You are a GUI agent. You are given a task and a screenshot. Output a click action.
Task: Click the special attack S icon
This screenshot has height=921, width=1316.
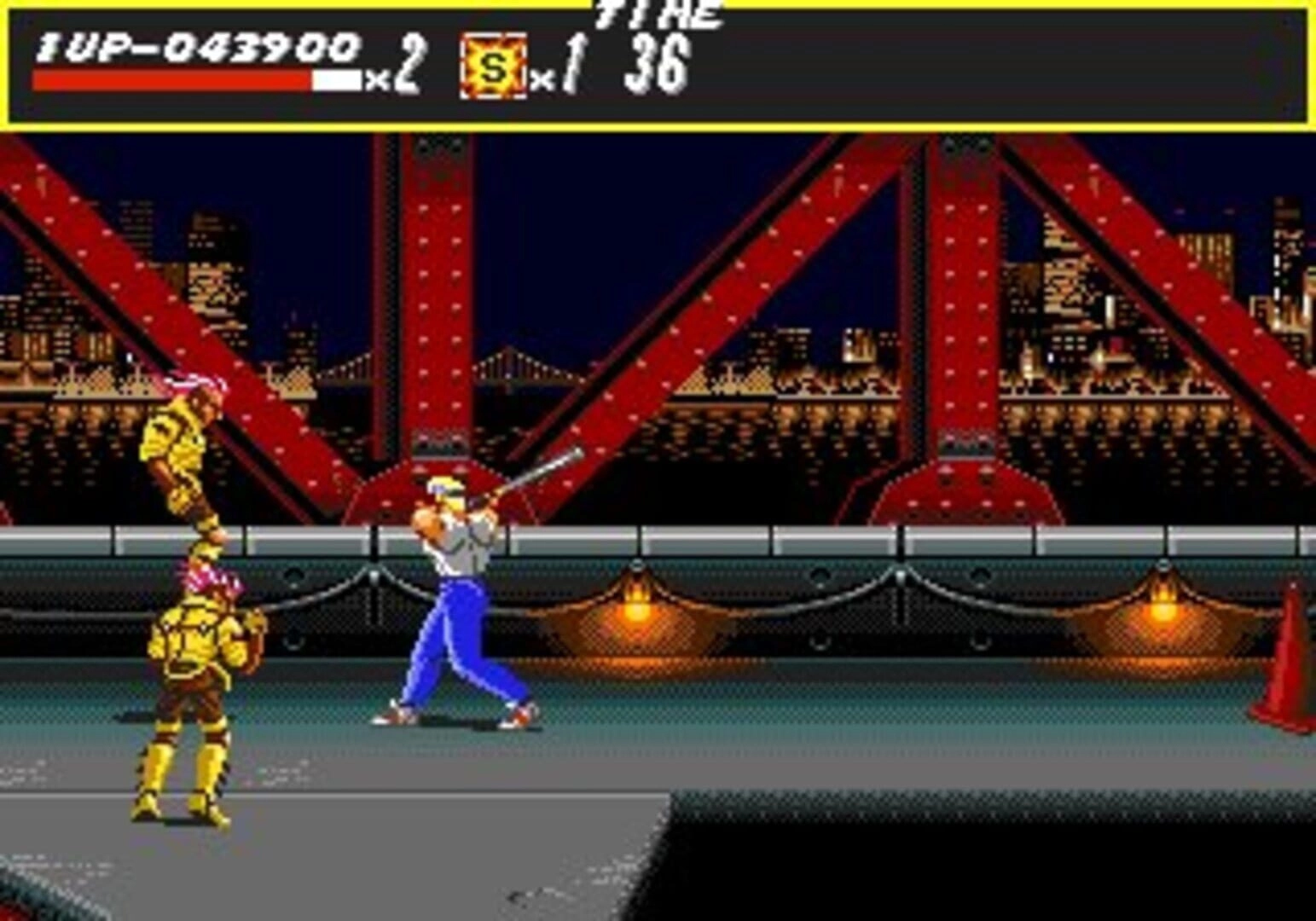493,67
